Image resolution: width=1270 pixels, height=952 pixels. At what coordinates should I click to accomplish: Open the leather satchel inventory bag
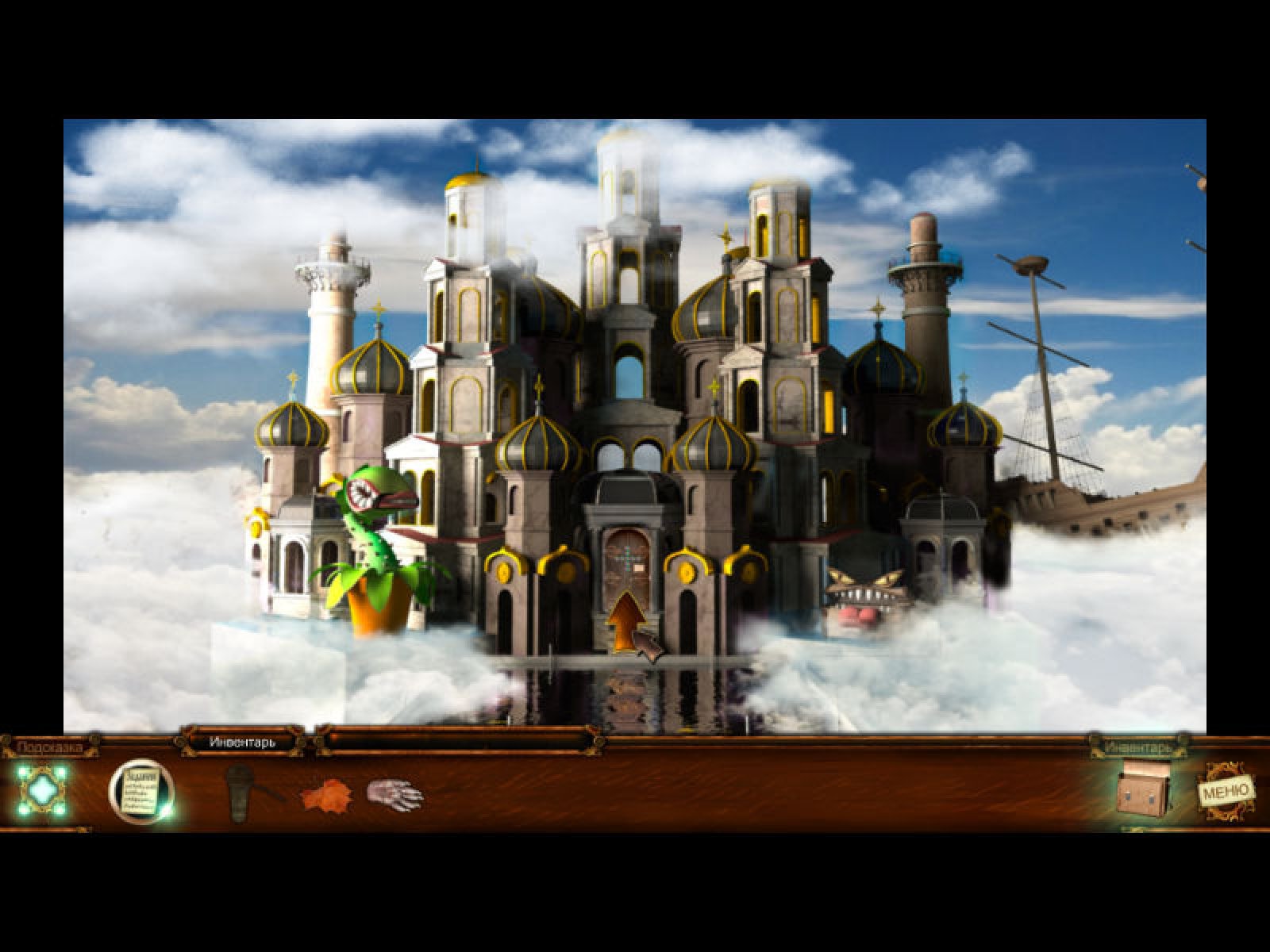[x=1144, y=790]
